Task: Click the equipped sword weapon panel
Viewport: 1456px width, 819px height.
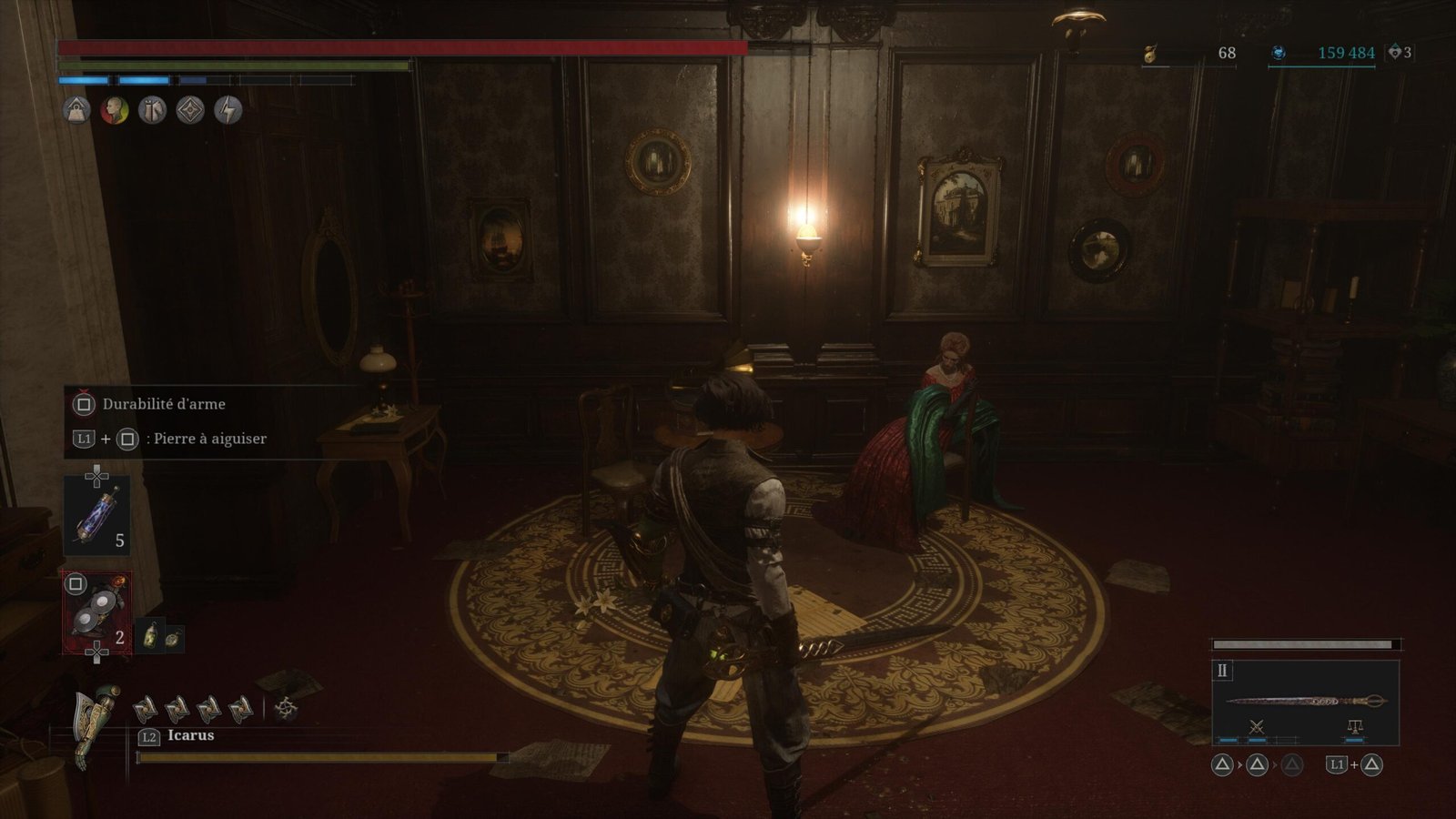Action: (1305, 701)
